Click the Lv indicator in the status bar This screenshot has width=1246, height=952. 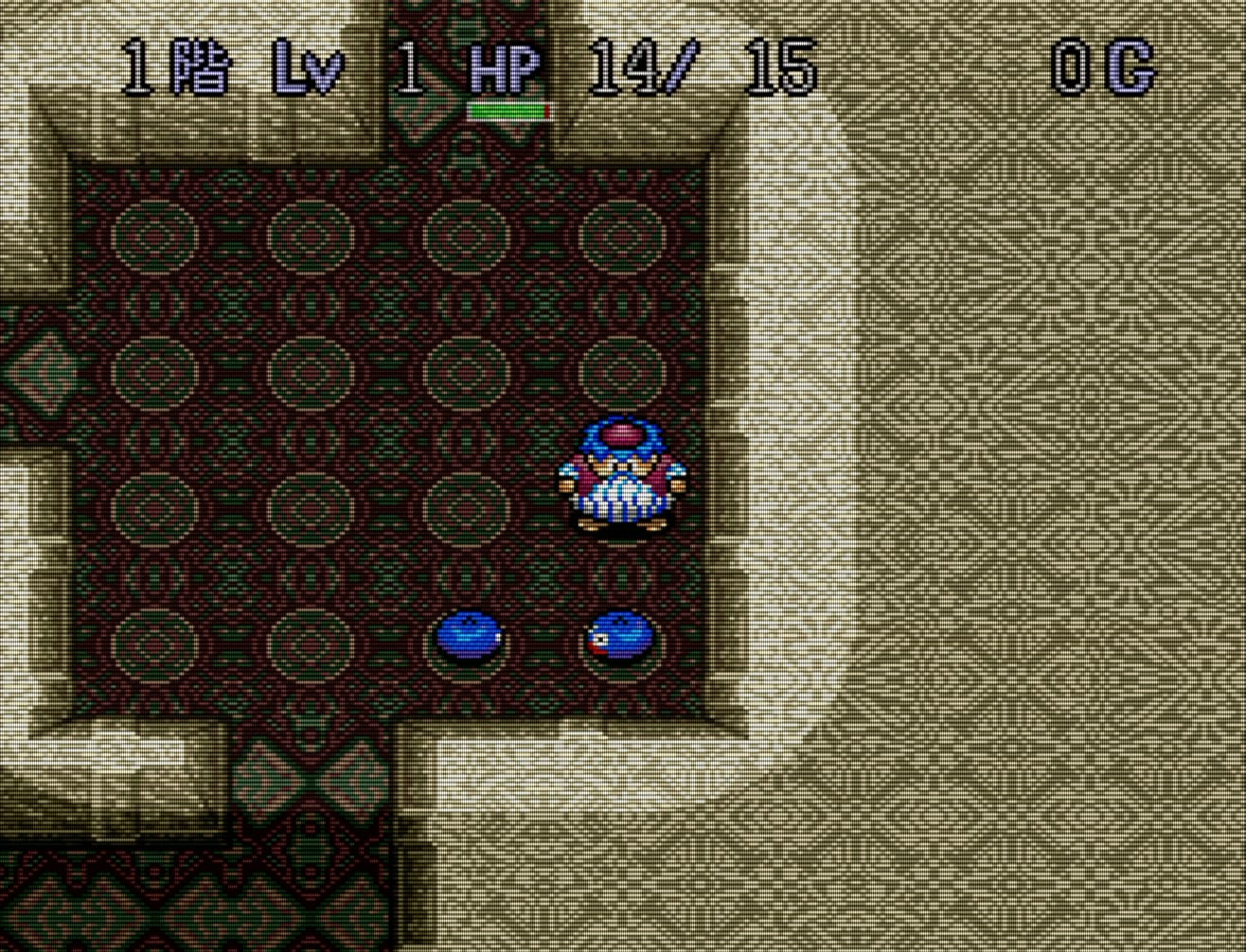(307, 66)
